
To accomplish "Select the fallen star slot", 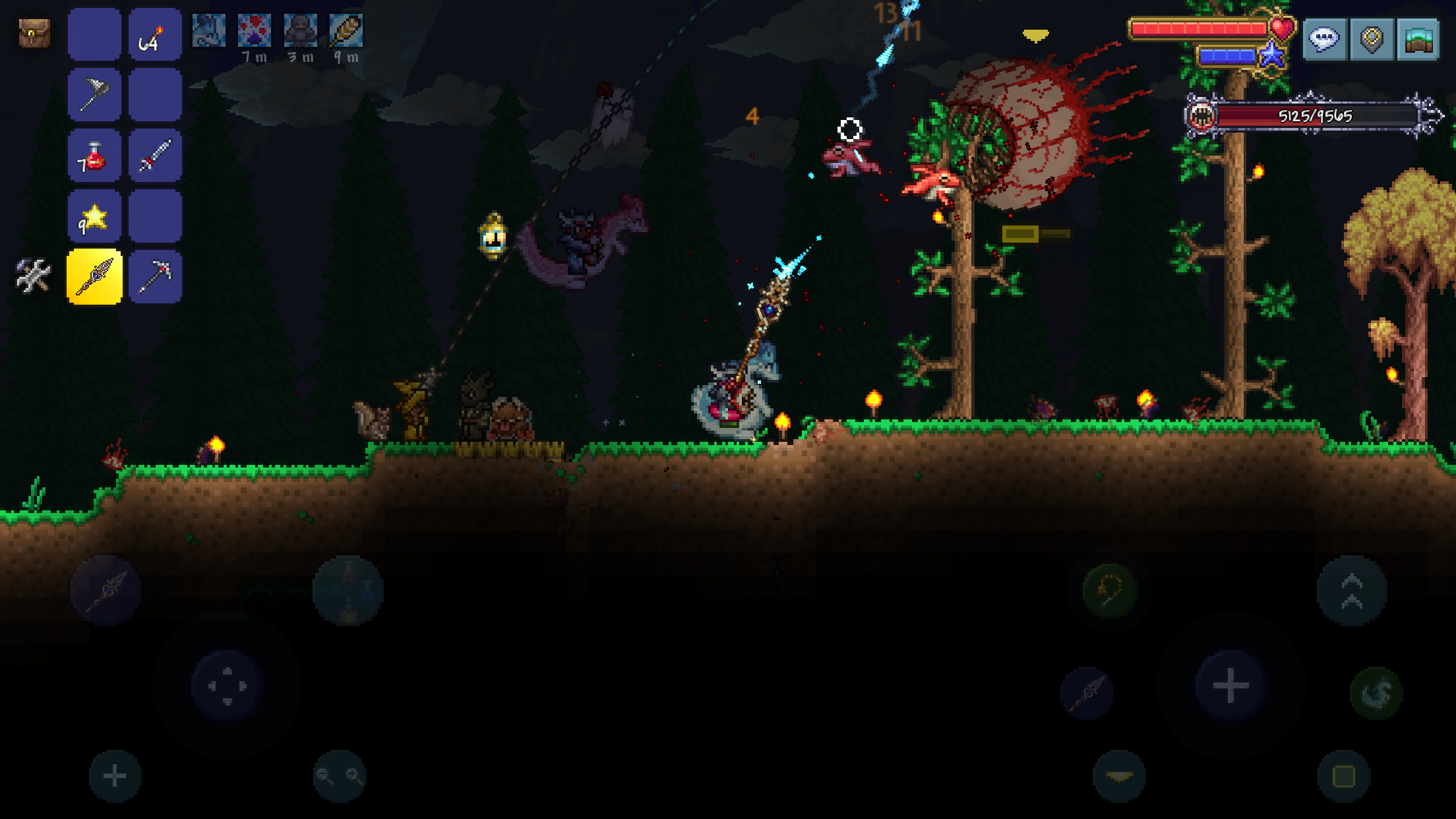I will click(x=94, y=216).
